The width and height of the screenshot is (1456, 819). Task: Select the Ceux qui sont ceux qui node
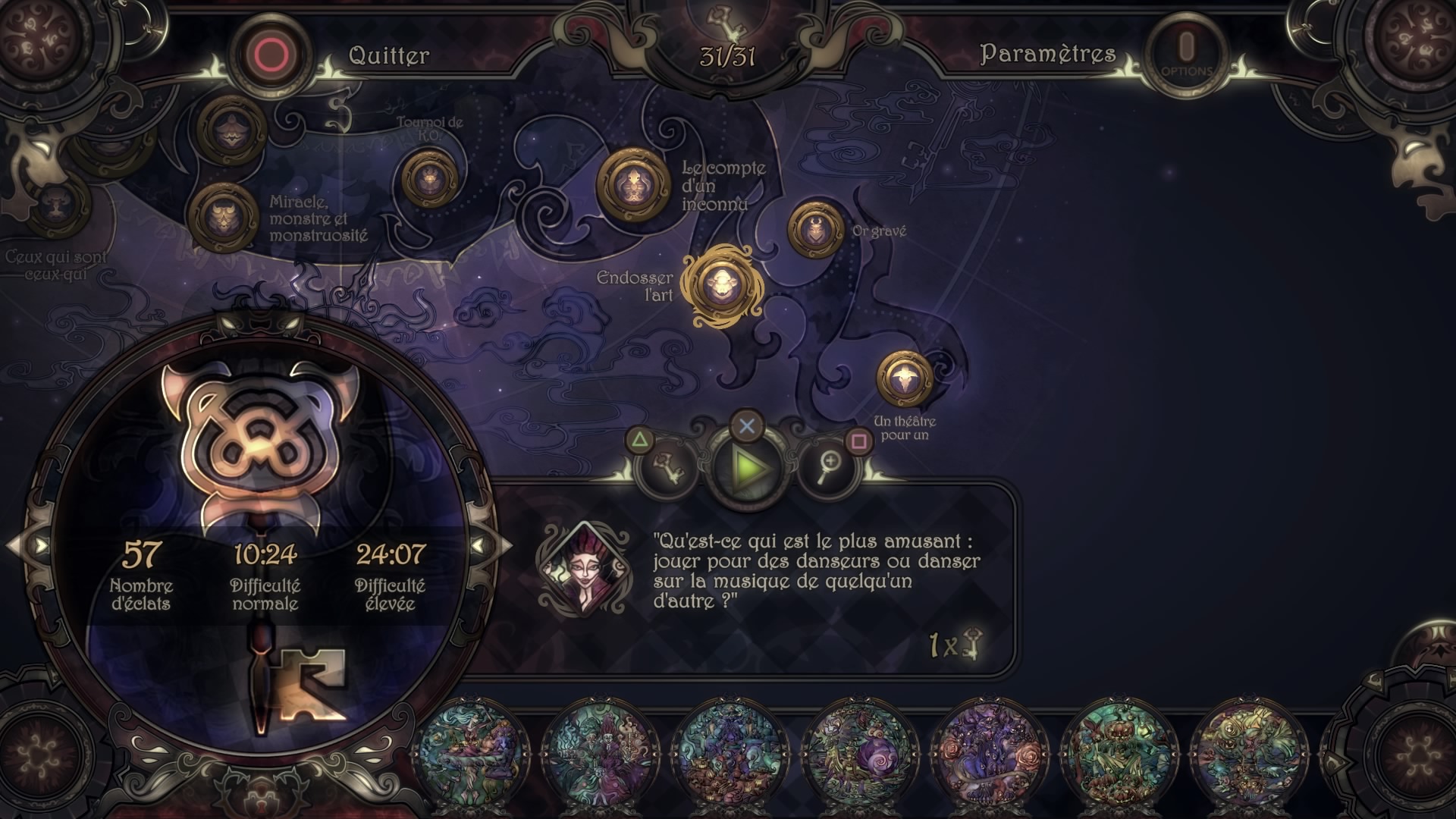click(x=55, y=203)
